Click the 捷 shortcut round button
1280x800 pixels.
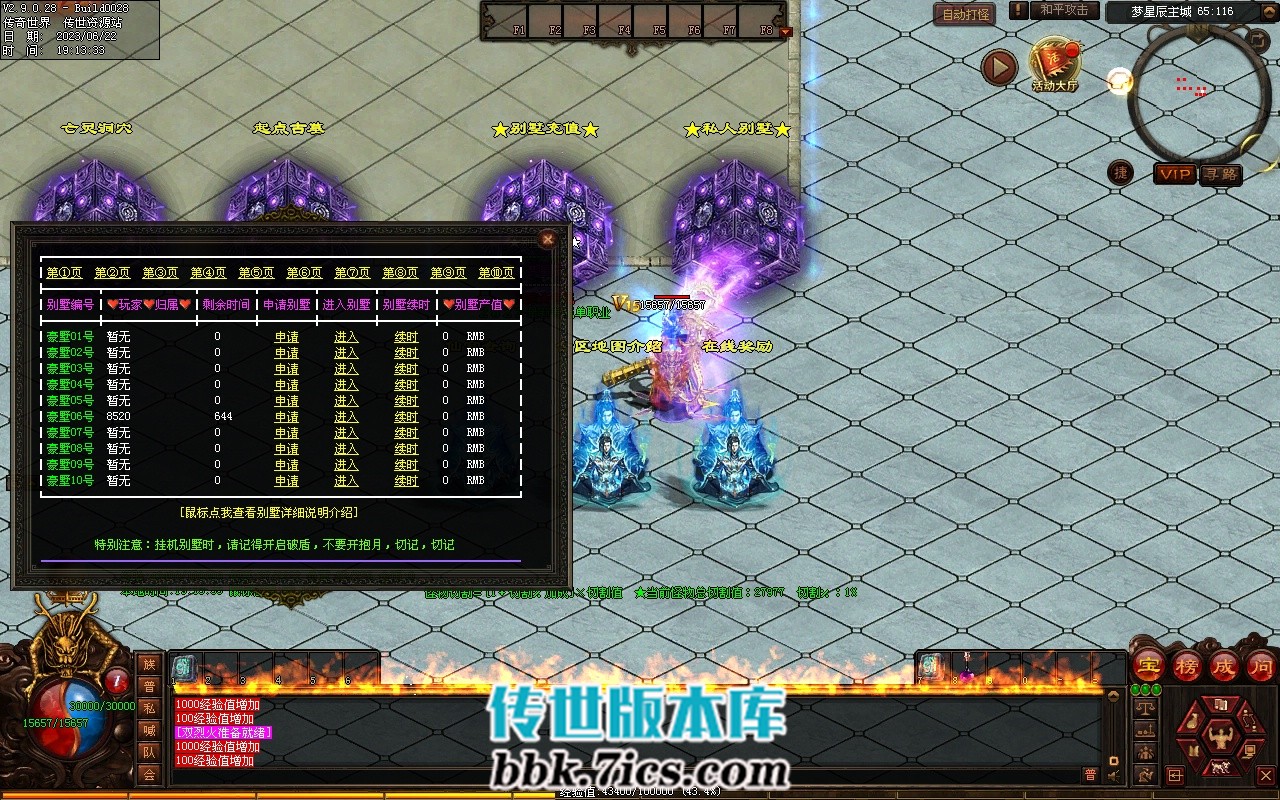(x=1121, y=173)
